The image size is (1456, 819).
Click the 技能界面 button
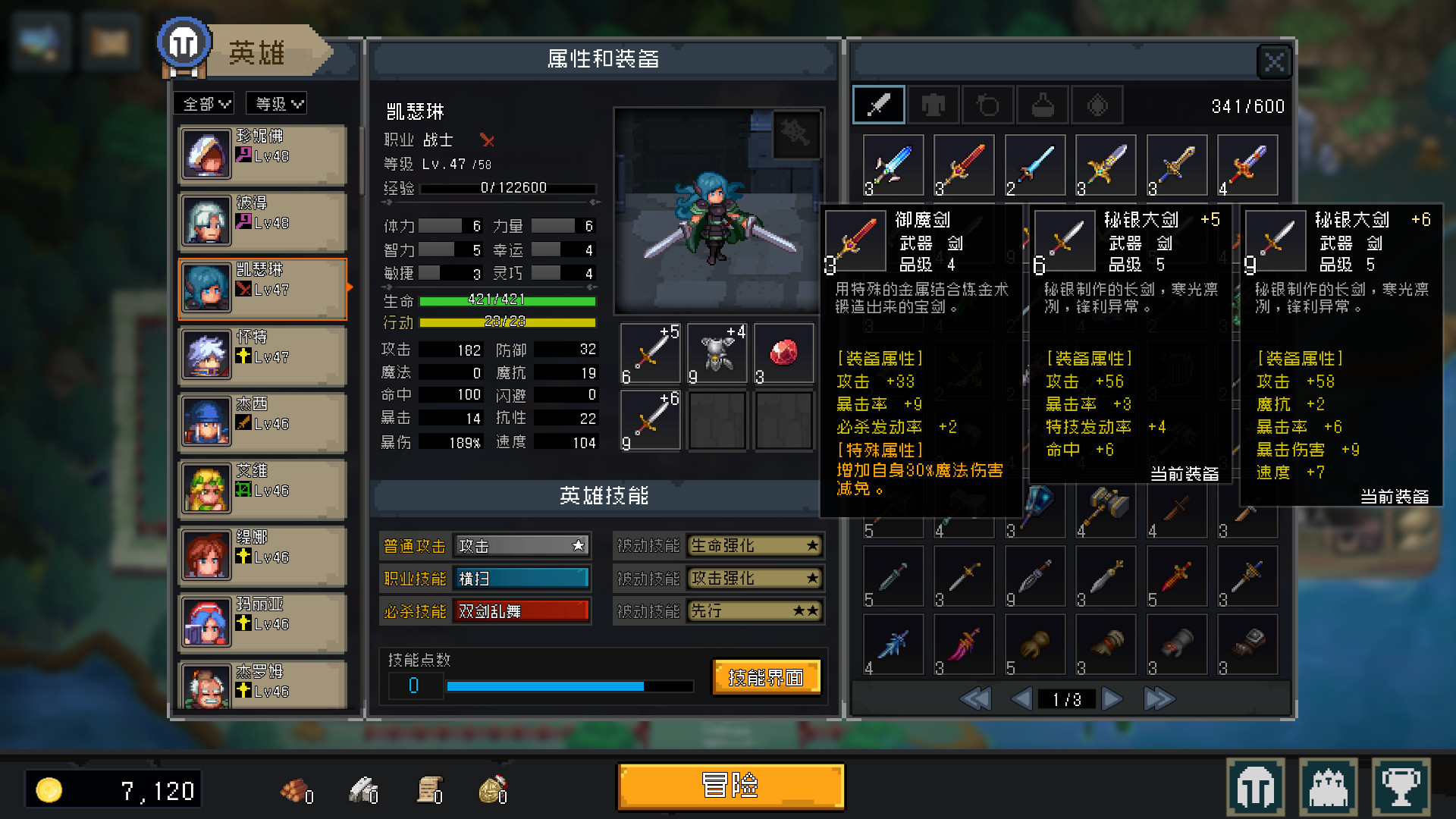pos(765,677)
